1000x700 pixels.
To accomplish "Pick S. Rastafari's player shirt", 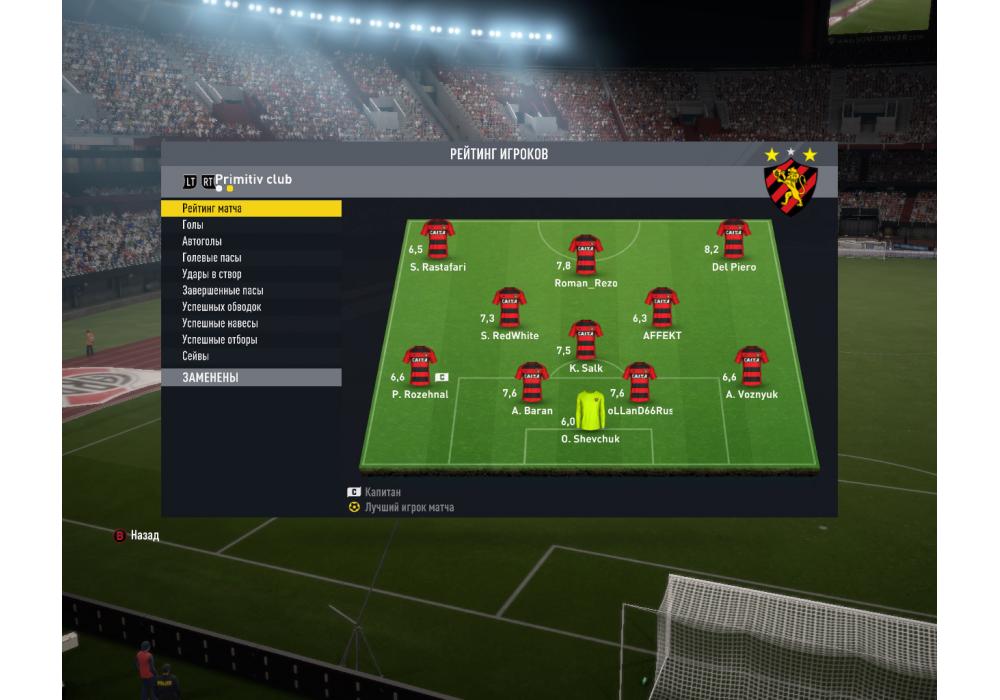I will pos(438,240).
